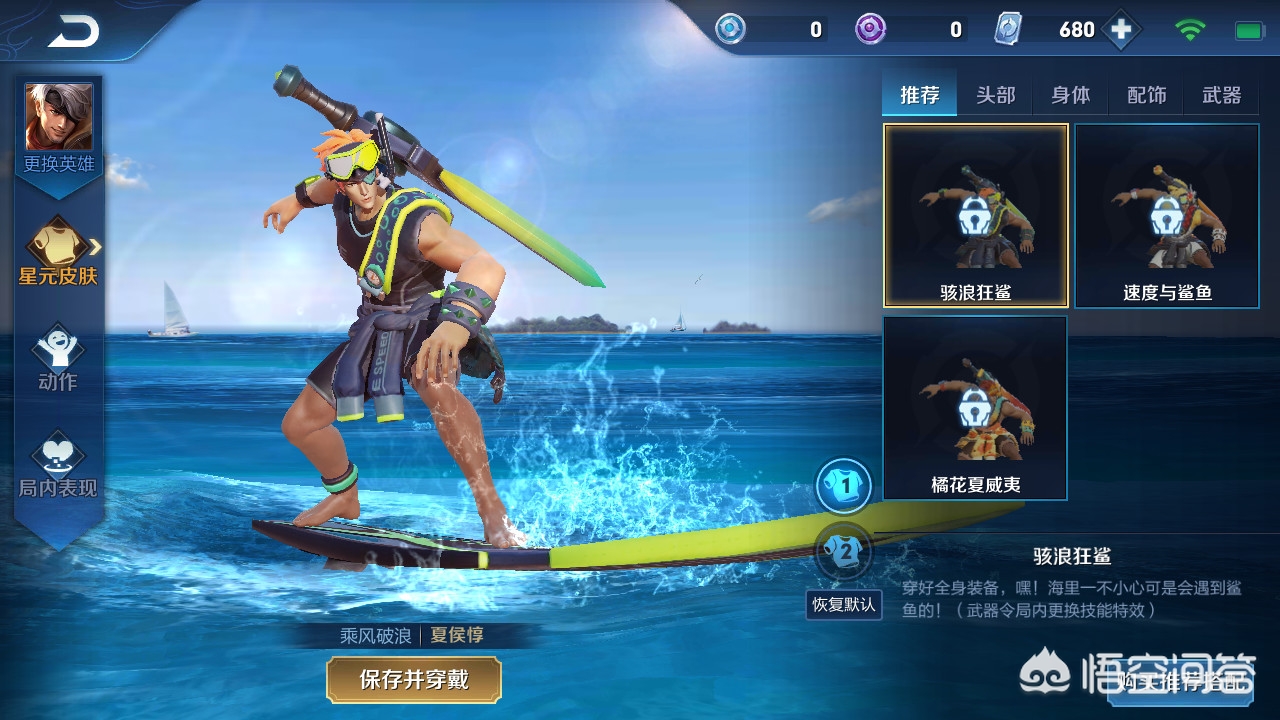
Task: View the 配饰 accessories tab
Action: pos(1147,95)
